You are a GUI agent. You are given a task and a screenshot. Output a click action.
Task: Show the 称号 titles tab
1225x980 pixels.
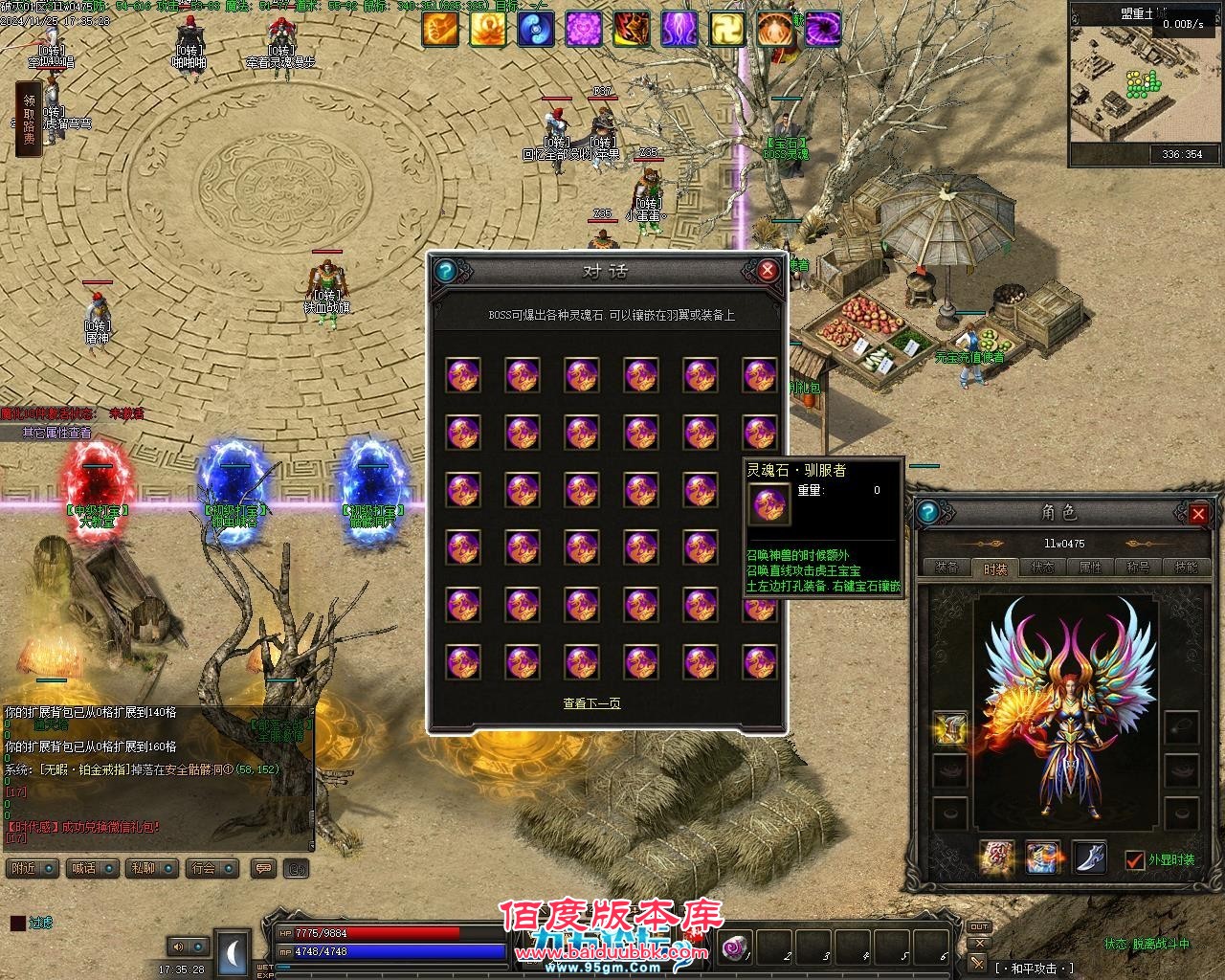click(x=1138, y=568)
